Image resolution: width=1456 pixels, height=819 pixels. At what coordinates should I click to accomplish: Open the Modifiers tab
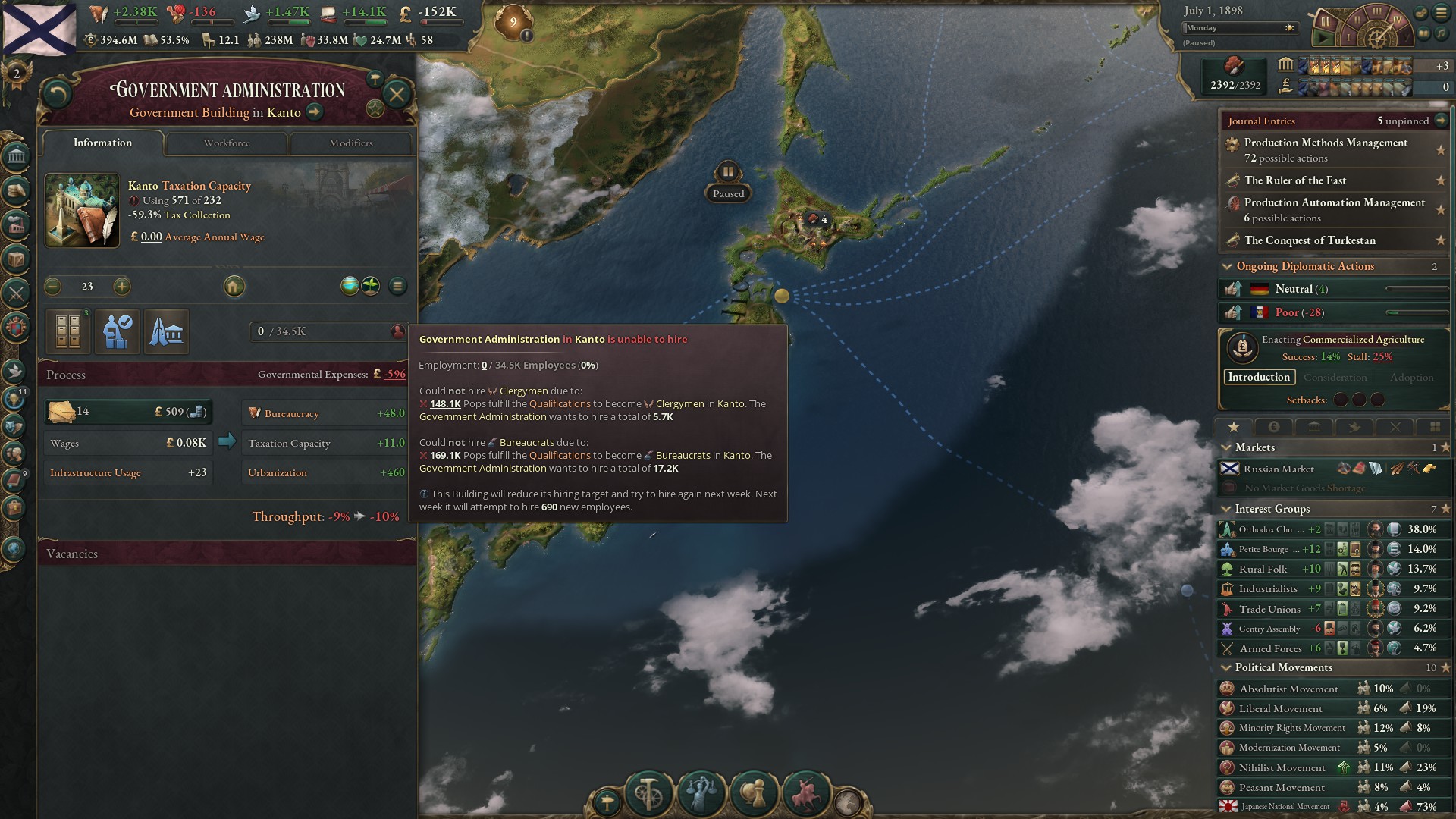click(x=350, y=143)
